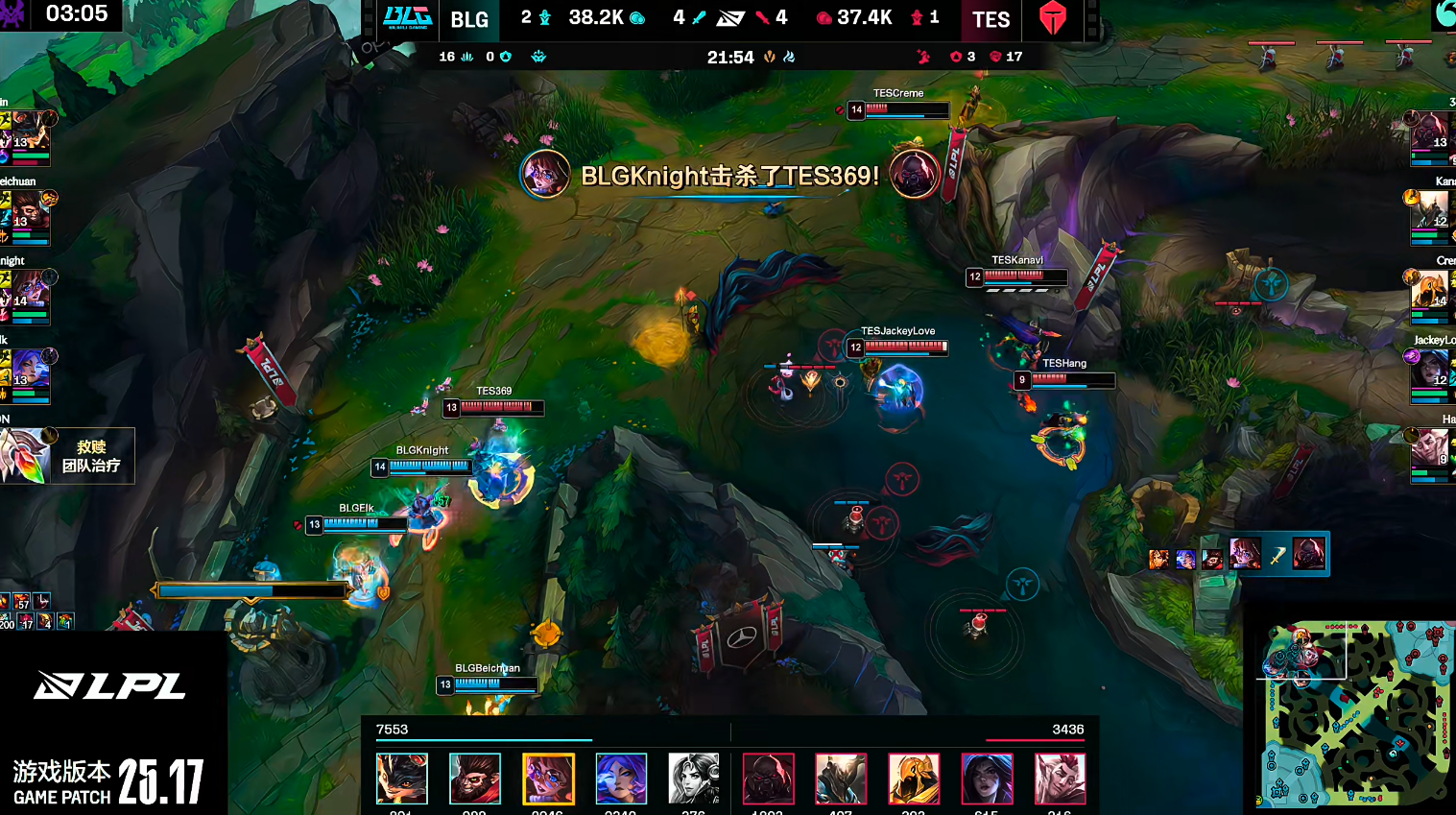Viewport: 1456px width, 815px height.
Task: Select Hang's level 9 card on right sidebar
Action: (x=1431, y=455)
